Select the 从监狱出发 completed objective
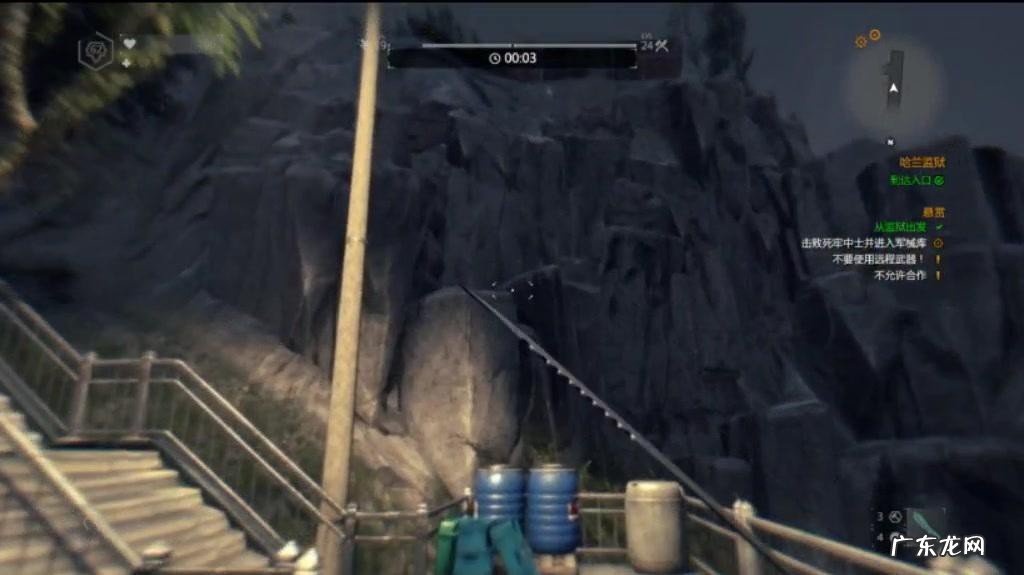The image size is (1024, 575). pyautogui.click(x=899, y=228)
